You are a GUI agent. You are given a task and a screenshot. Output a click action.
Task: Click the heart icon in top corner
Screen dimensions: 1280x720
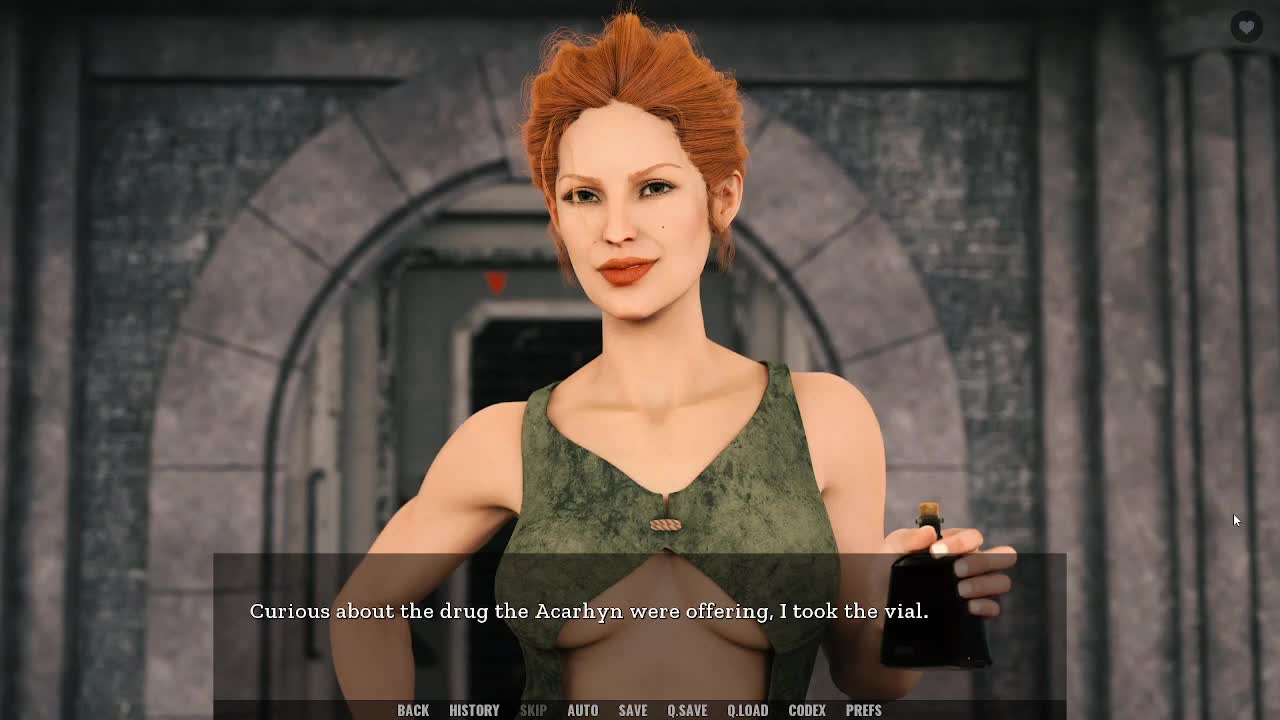pyautogui.click(x=1246, y=27)
